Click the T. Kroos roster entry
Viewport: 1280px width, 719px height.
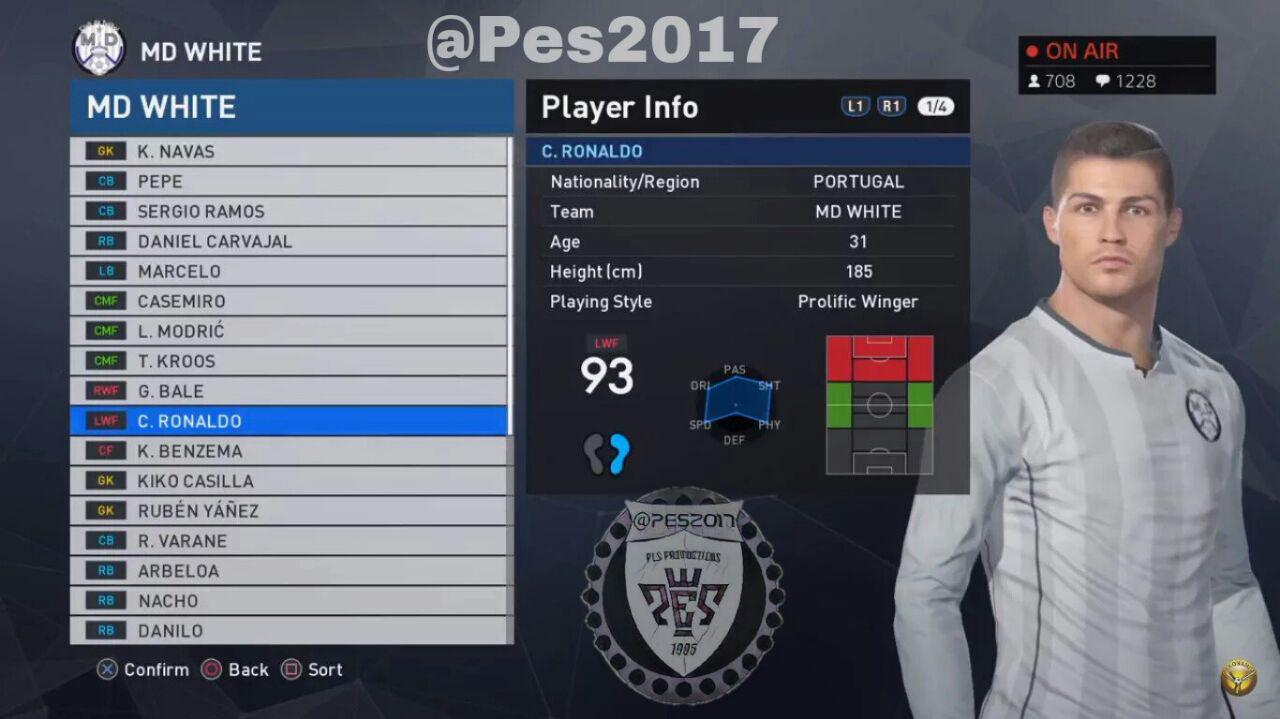coord(288,361)
